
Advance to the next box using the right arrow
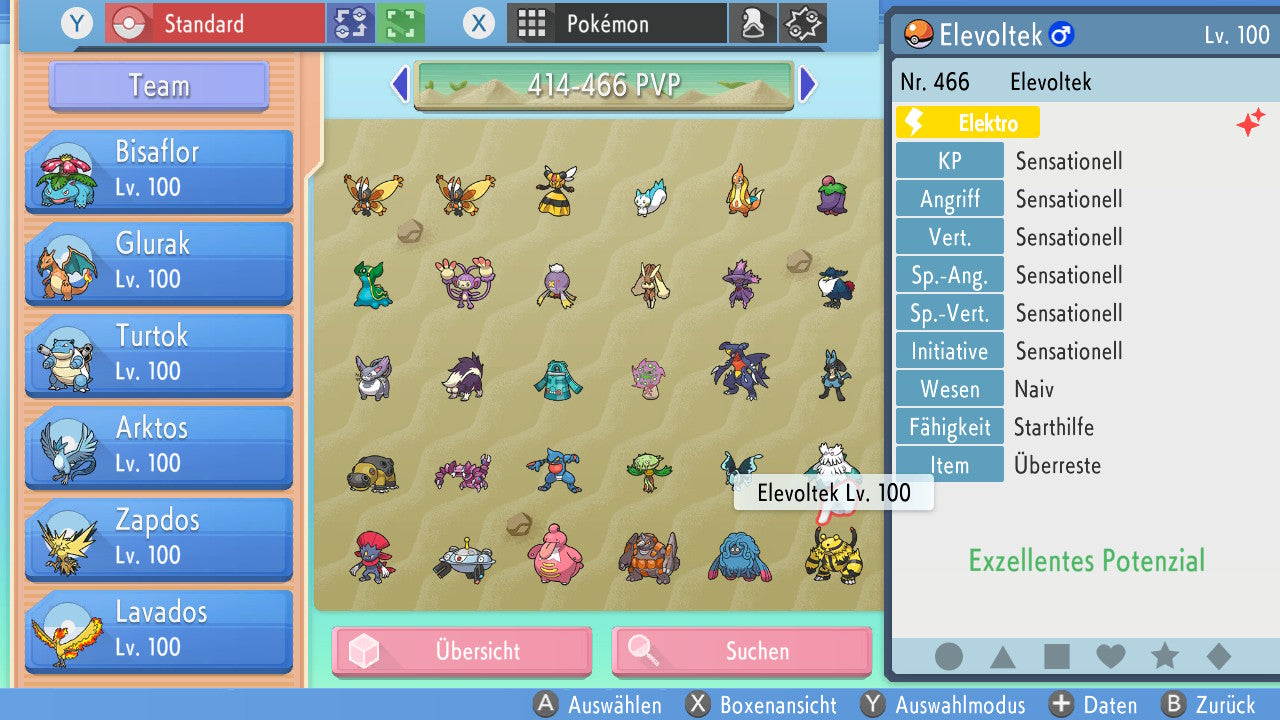click(x=808, y=85)
